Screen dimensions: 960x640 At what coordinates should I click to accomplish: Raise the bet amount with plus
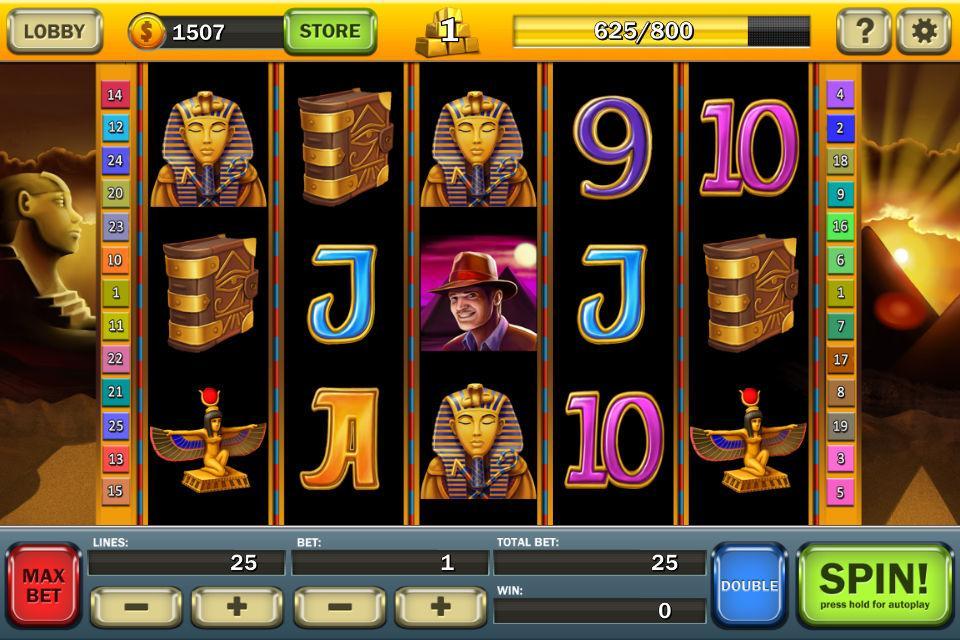pyautogui.click(x=440, y=607)
